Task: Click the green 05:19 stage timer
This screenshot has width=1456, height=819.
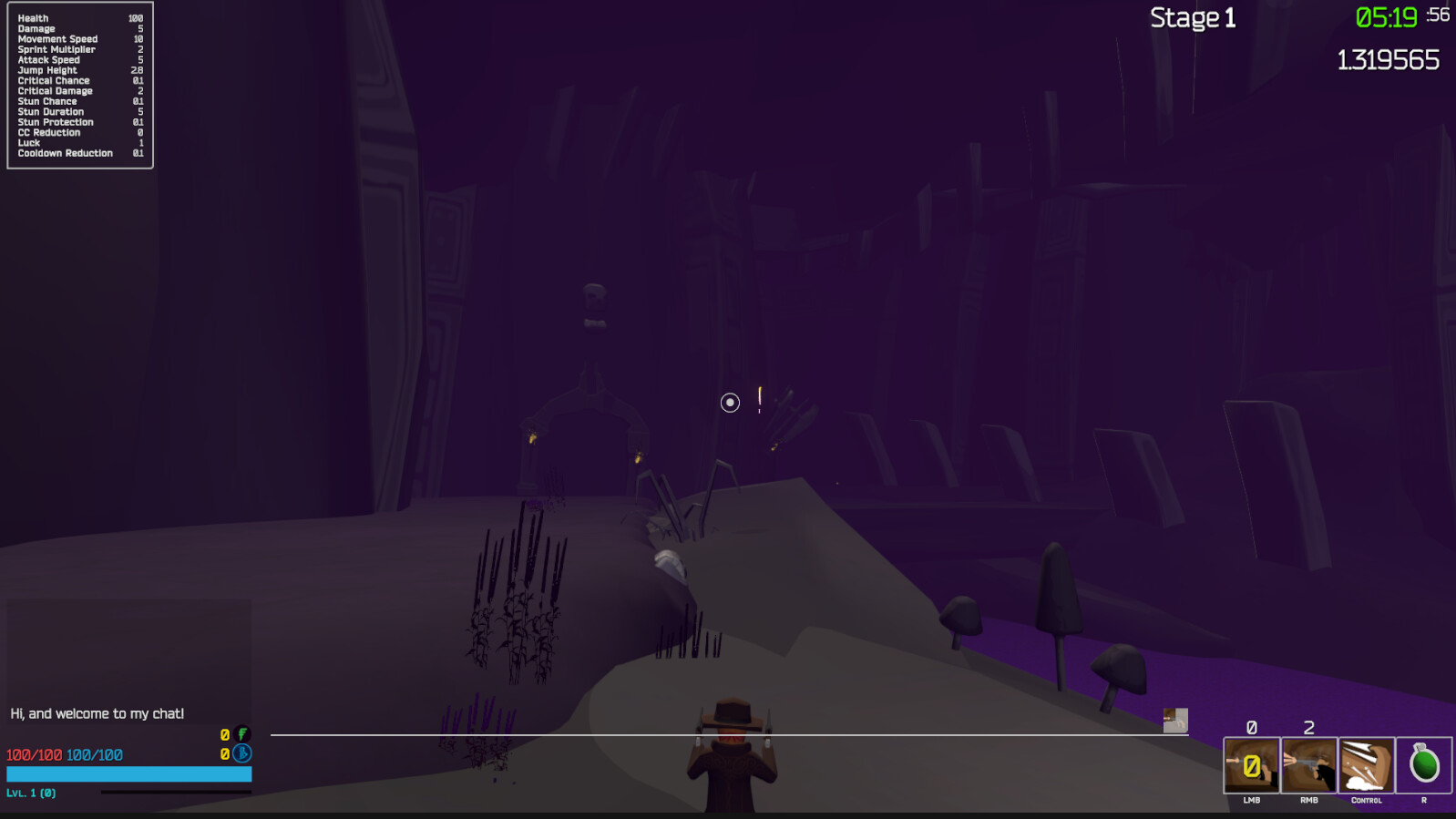Action: (x=1385, y=15)
